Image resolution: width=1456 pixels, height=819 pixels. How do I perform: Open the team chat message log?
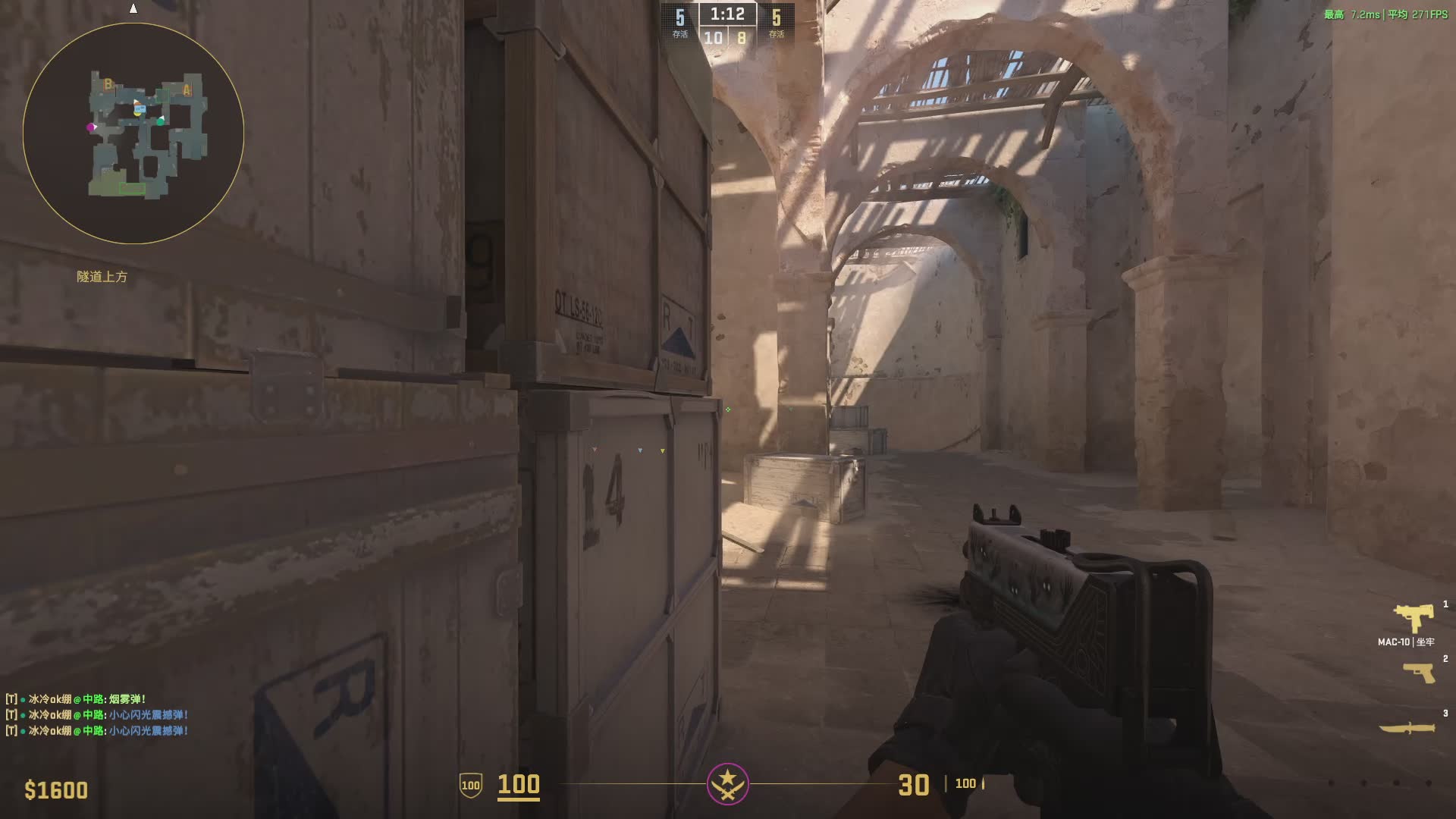point(97,714)
